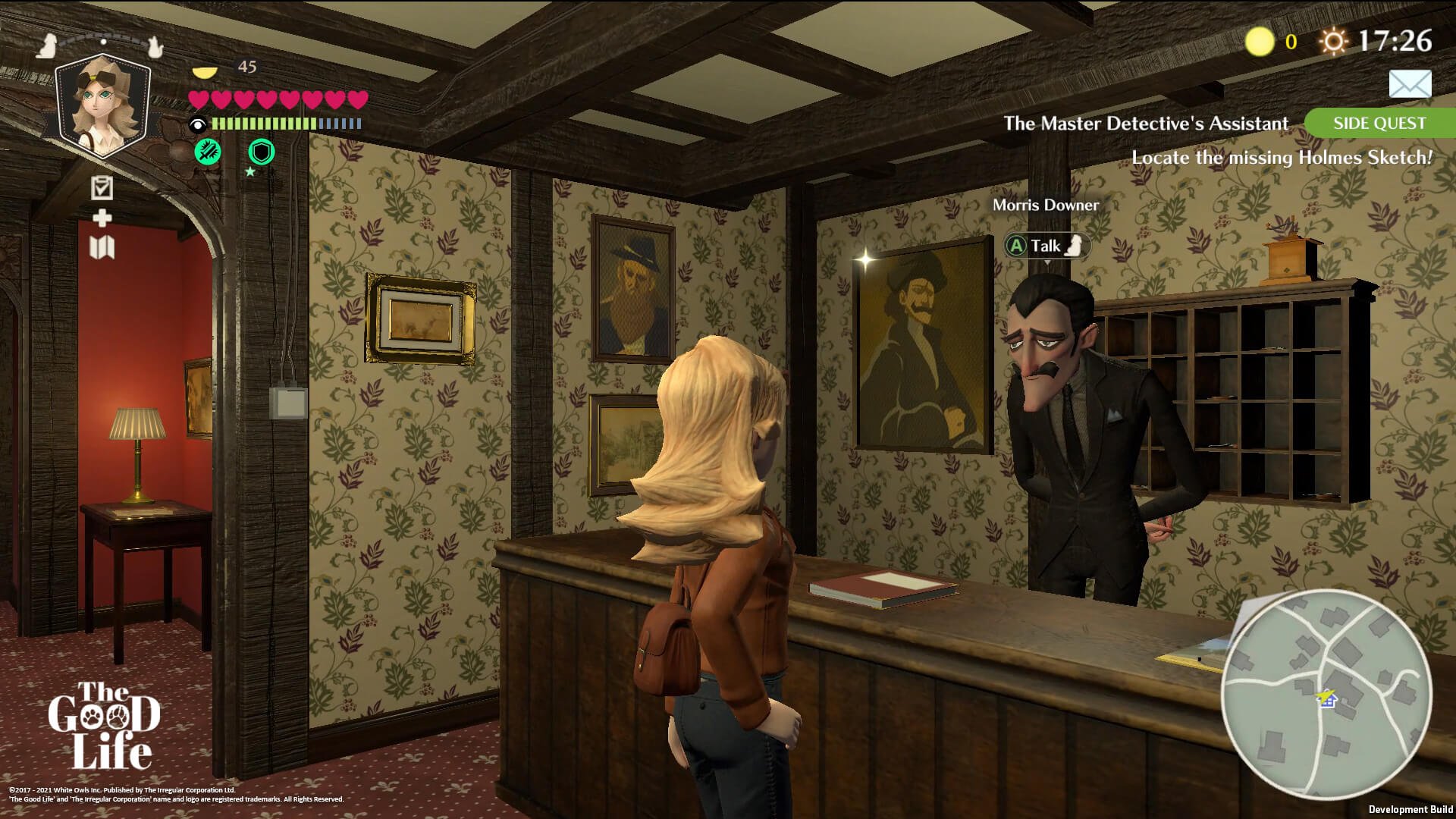Screen dimensions: 1456x819
Task: Click the character portrait badge
Action: pos(103,105)
